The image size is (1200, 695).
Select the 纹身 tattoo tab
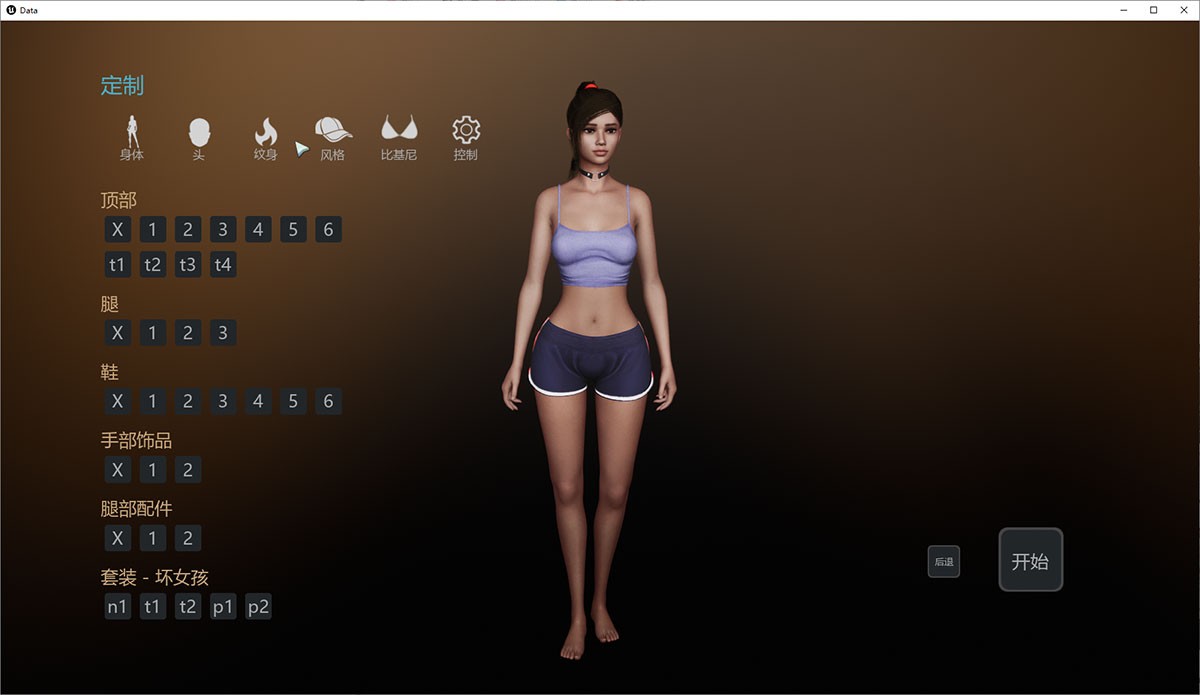265,138
